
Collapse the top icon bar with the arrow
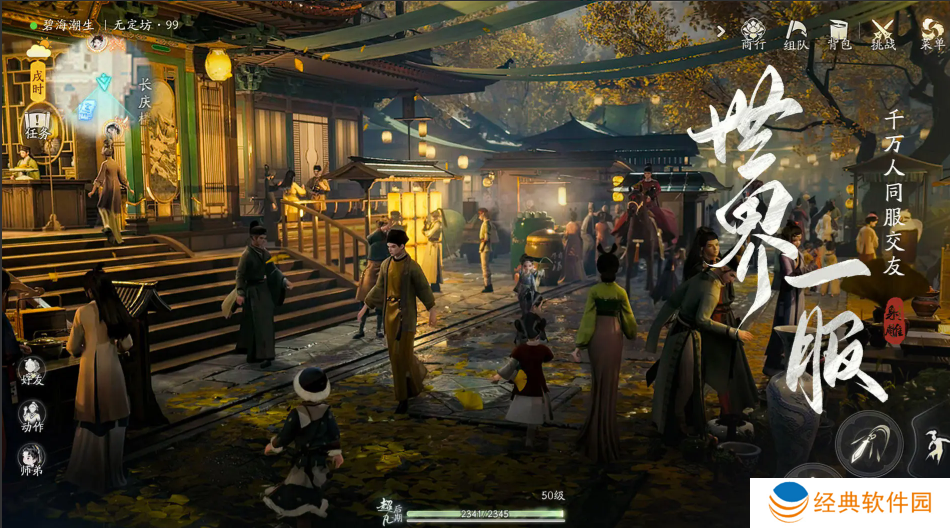coord(721,31)
